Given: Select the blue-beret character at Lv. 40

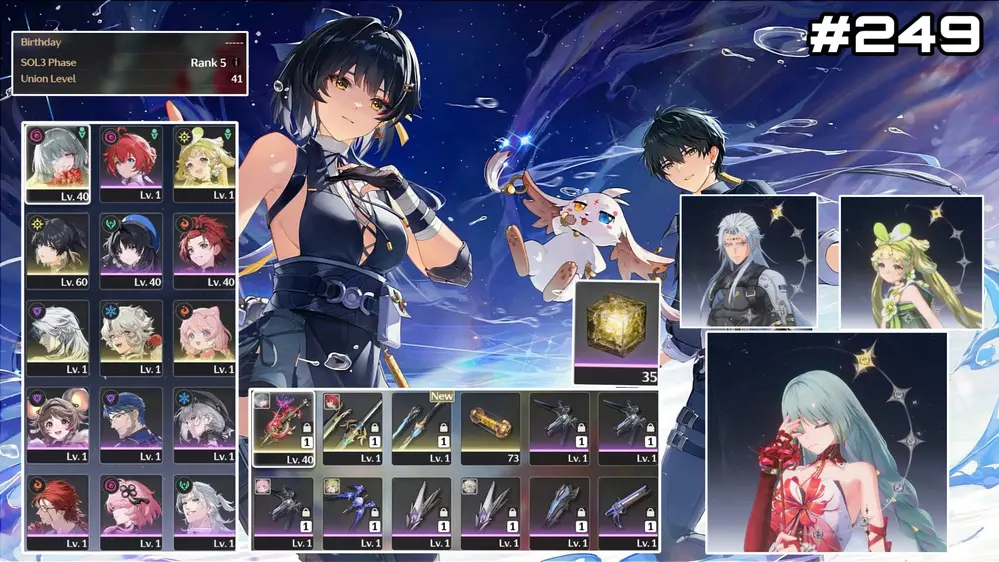Looking at the screenshot, I should pos(131,250).
